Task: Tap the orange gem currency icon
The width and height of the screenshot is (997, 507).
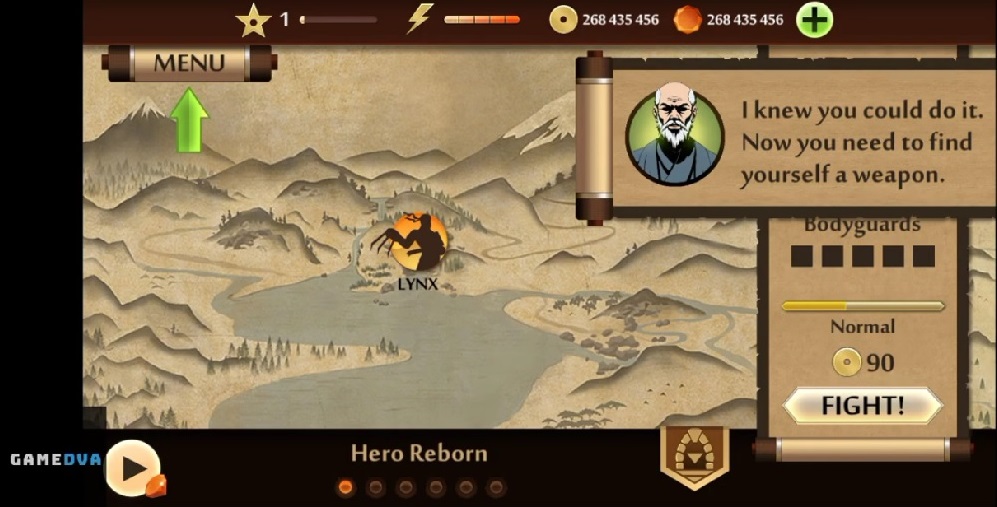Action: coord(688,20)
